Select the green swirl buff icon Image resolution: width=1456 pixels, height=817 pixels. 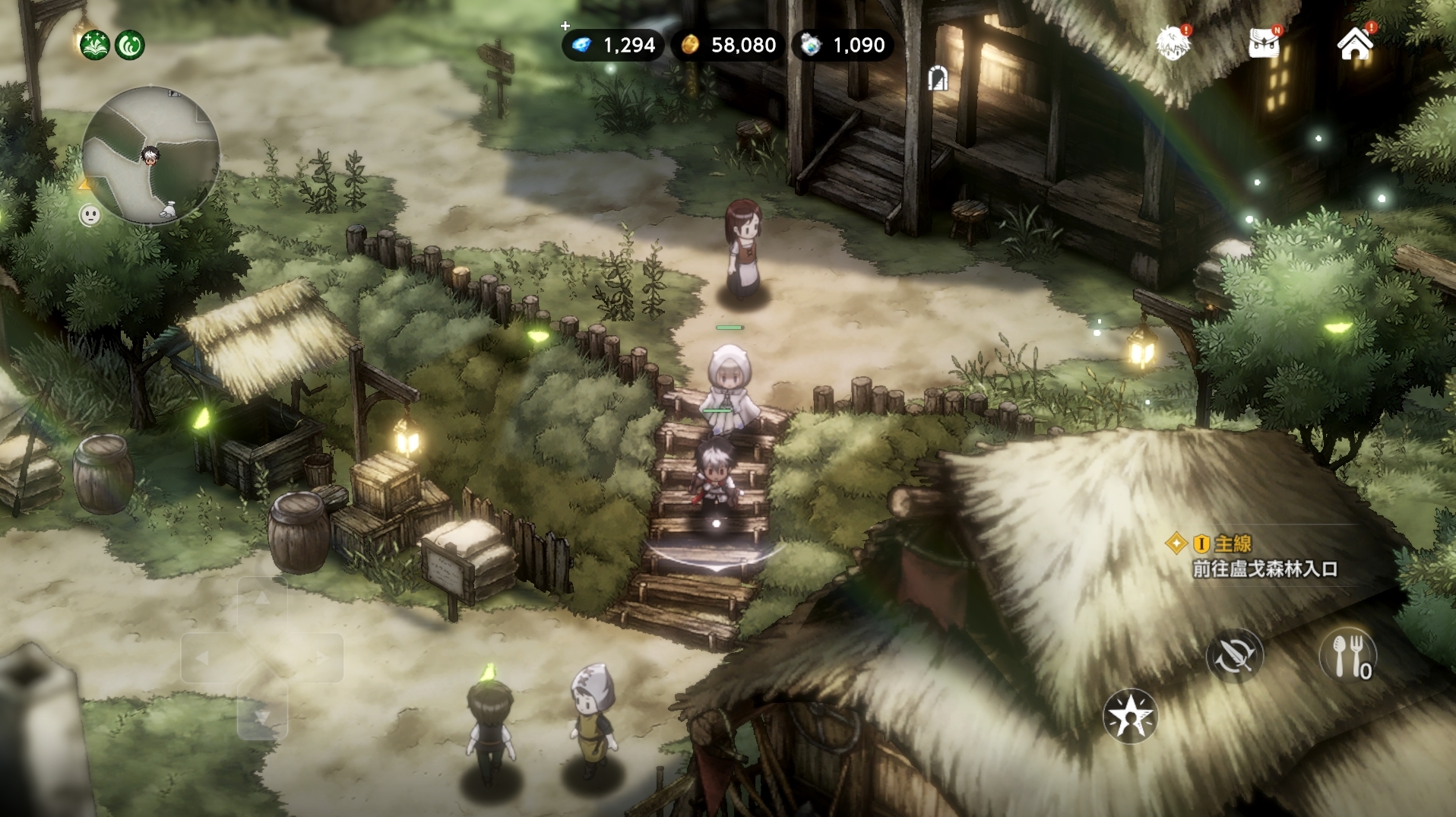click(x=130, y=46)
